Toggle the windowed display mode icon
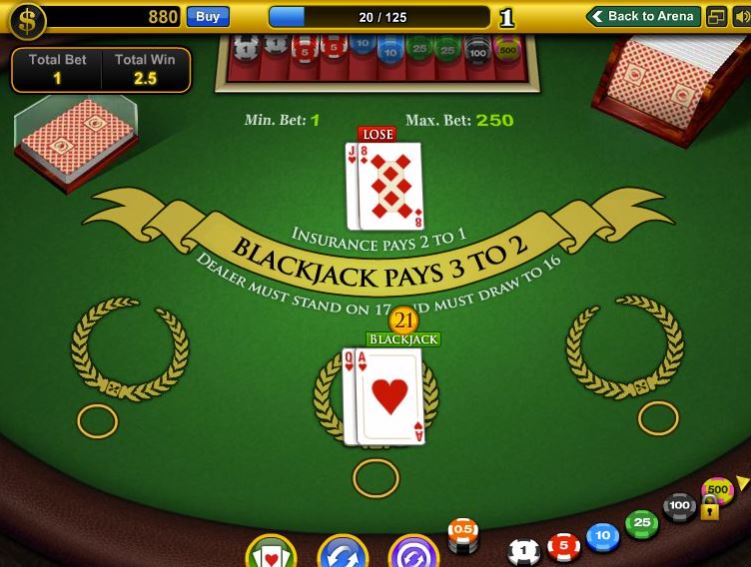The height and width of the screenshot is (567, 751). click(716, 16)
